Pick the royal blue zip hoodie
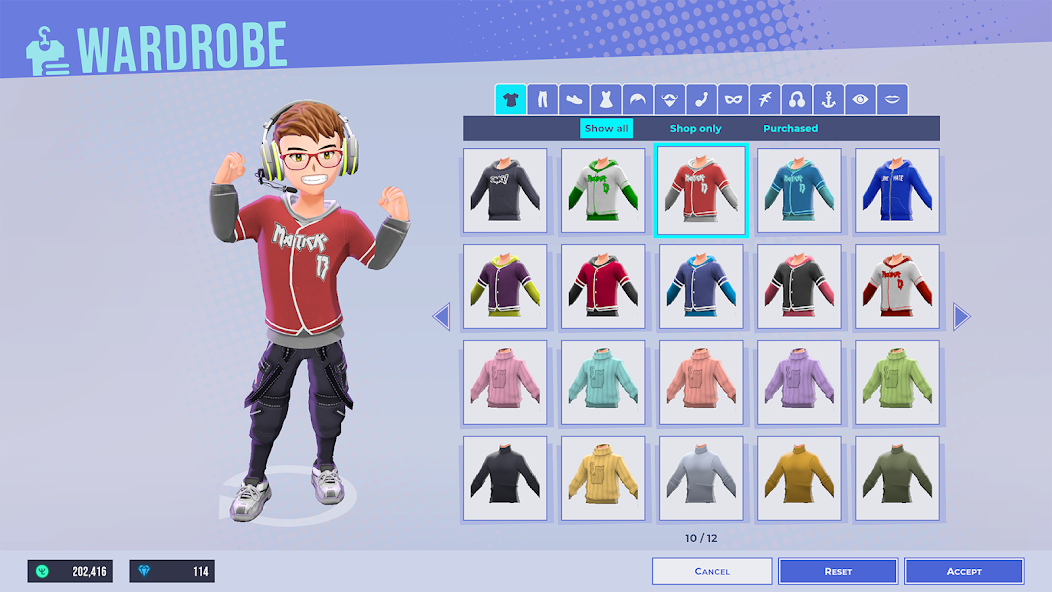 [x=897, y=191]
